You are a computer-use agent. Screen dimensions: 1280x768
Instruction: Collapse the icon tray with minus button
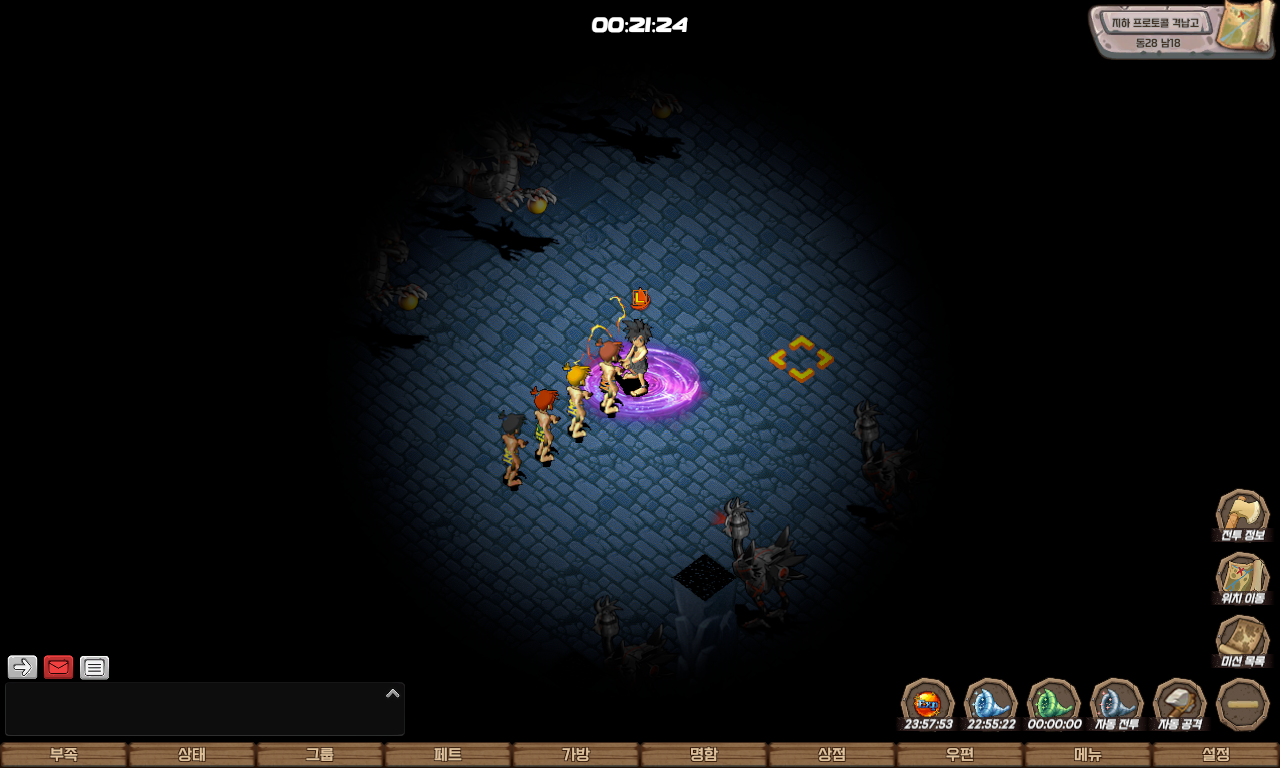(1243, 704)
